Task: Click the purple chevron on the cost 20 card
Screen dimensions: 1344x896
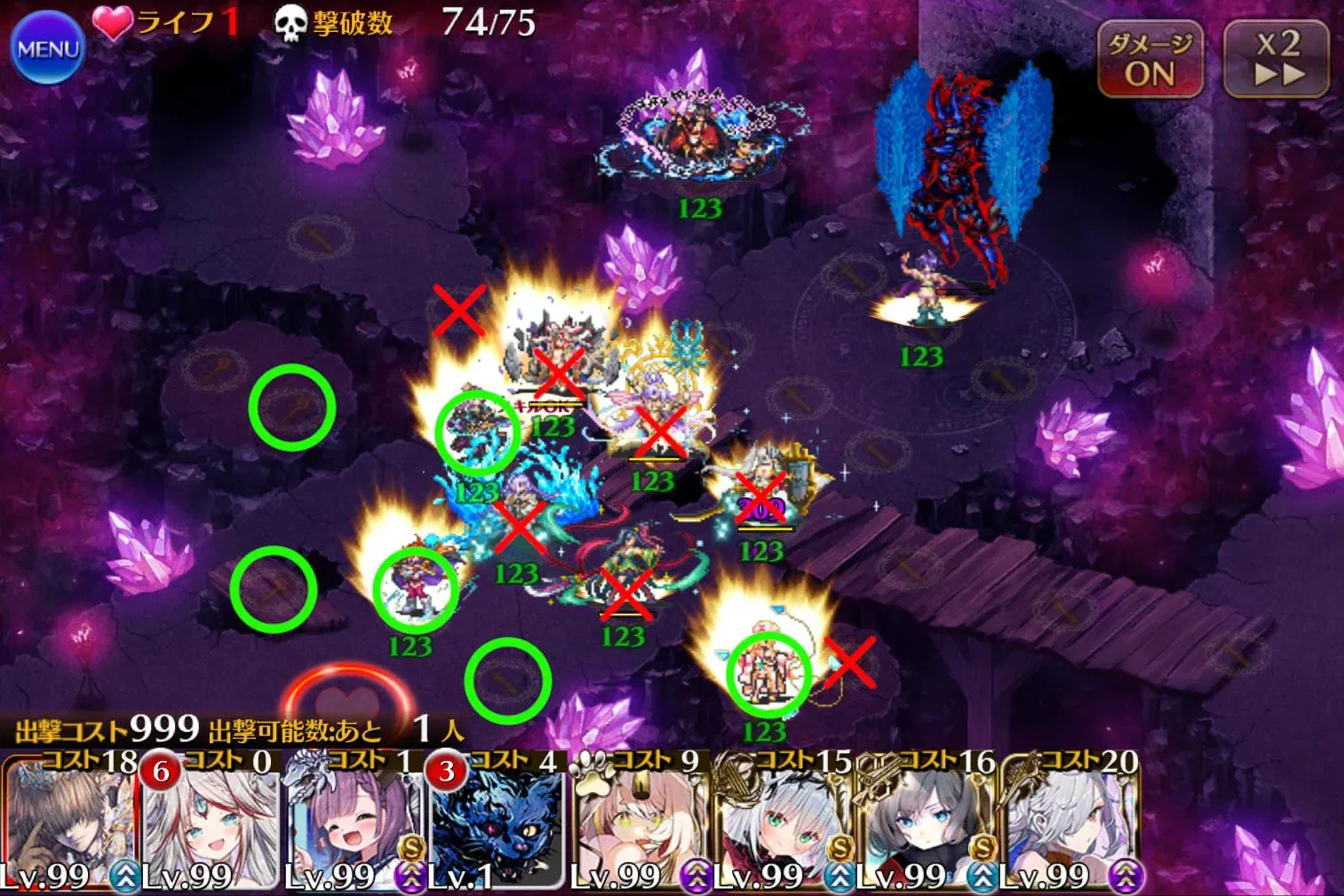Action: (x=1125, y=875)
